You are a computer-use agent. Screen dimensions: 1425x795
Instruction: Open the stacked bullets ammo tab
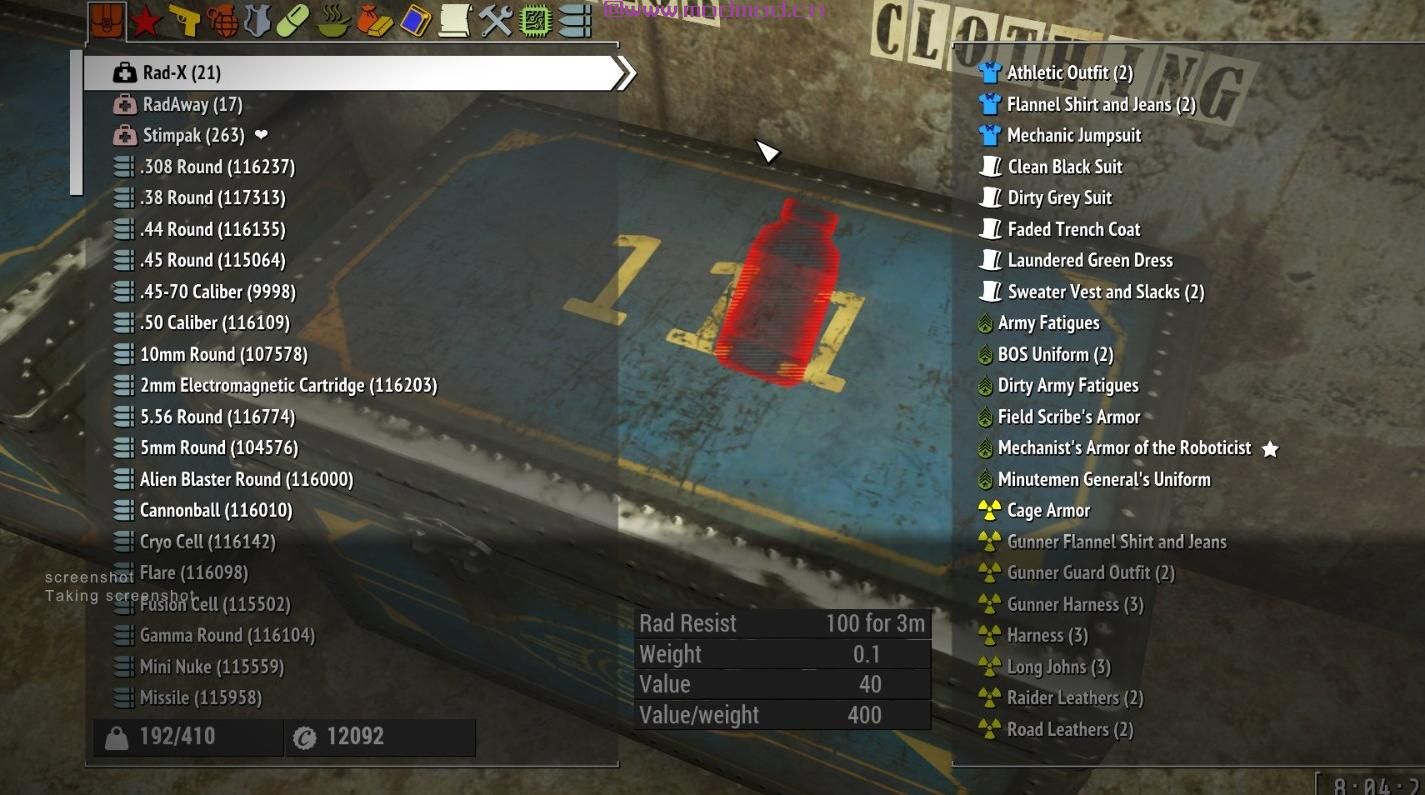coord(574,21)
